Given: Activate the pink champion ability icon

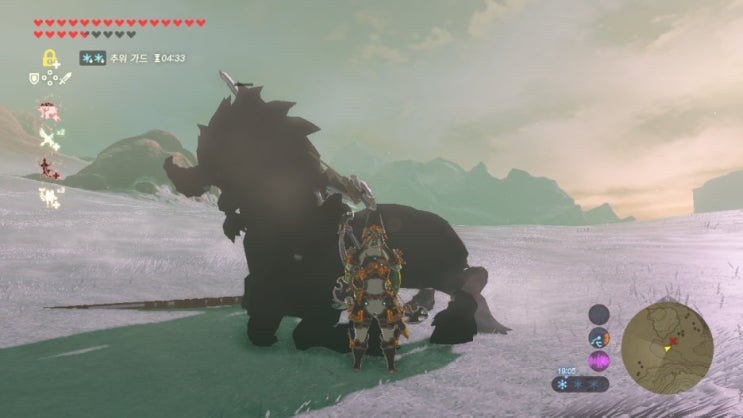Looking at the screenshot, I should tap(47, 109).
